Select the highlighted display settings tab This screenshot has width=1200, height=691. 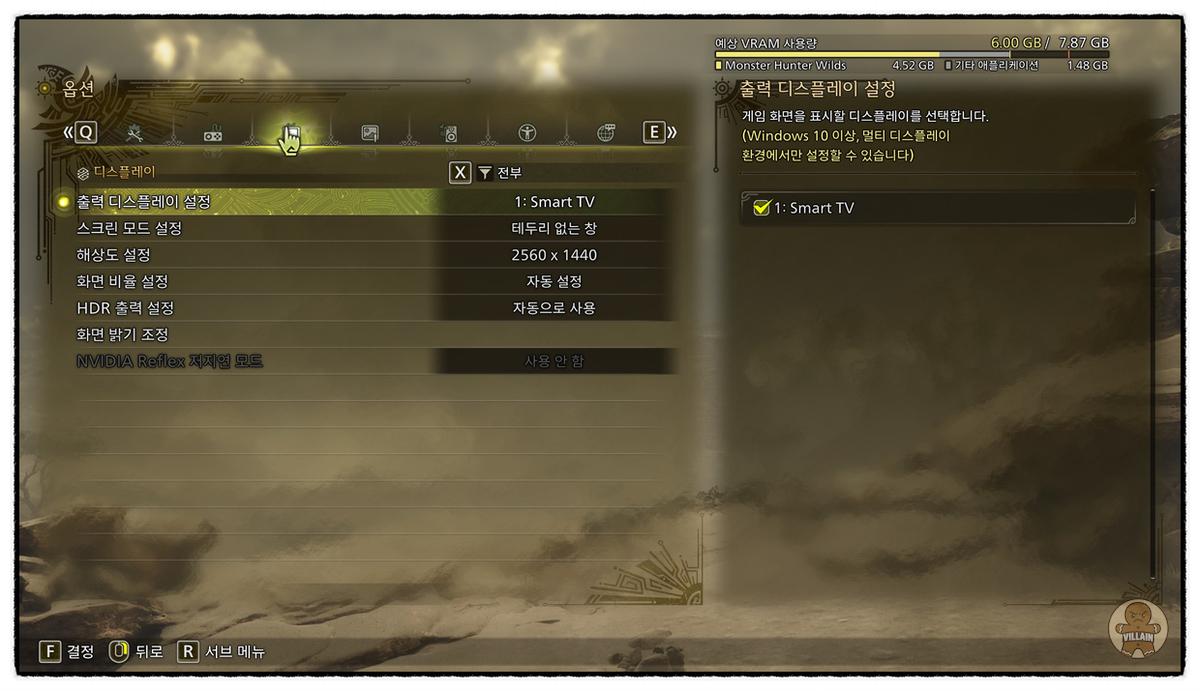pyautogui.click(x=291, y=134)
